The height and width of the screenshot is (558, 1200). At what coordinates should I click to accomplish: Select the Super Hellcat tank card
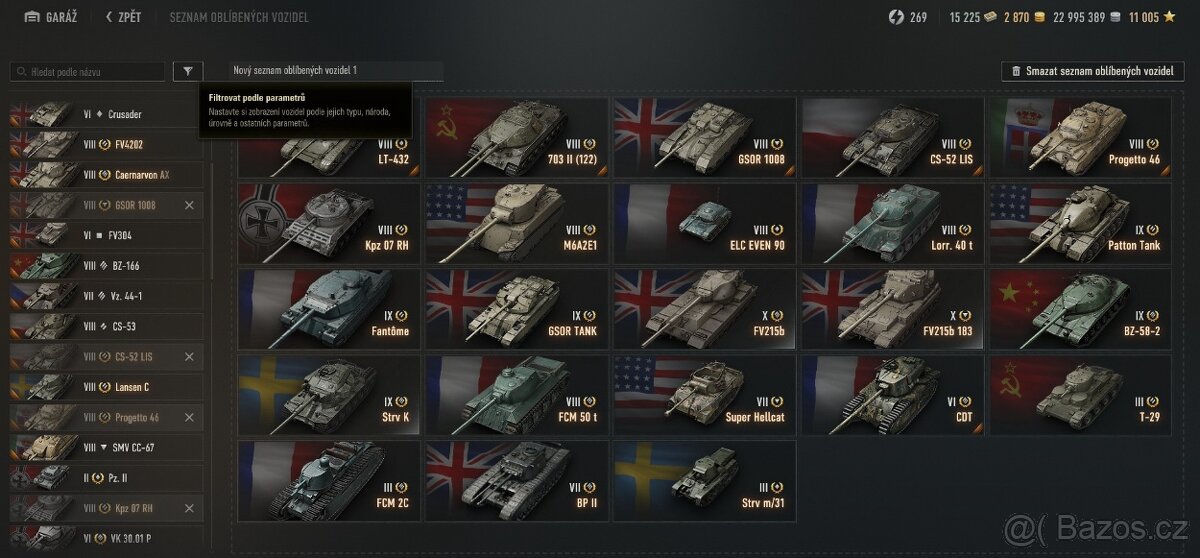[704, 393]
